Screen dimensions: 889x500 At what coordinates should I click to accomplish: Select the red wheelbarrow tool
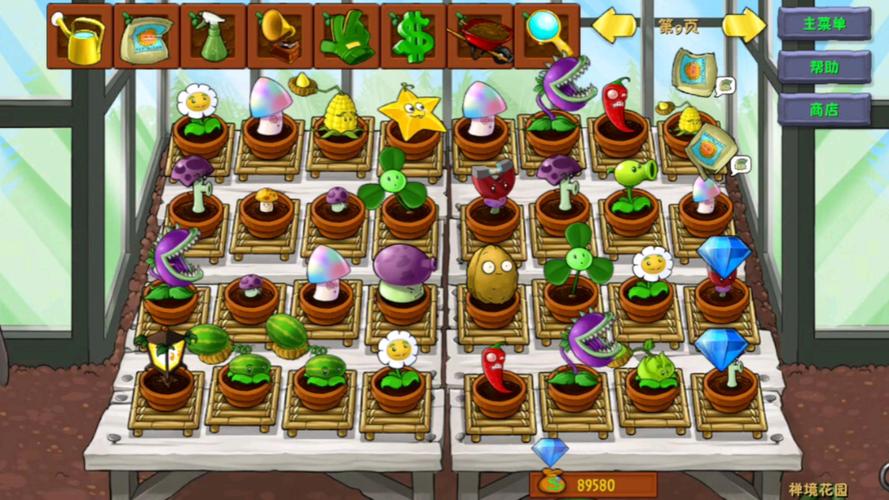point(480,35)
